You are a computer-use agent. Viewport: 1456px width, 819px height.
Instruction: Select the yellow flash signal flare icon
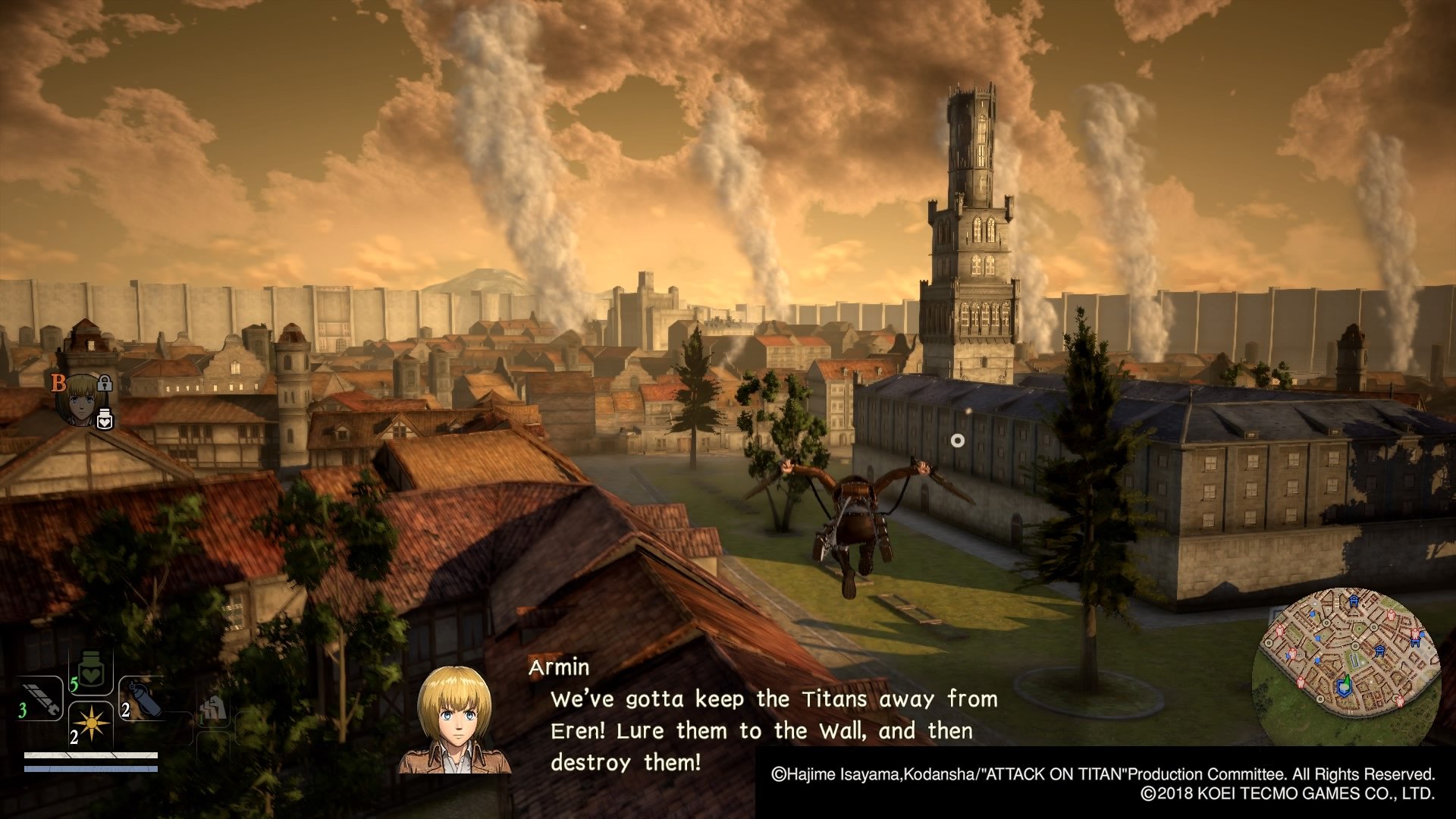pos(91,723)
